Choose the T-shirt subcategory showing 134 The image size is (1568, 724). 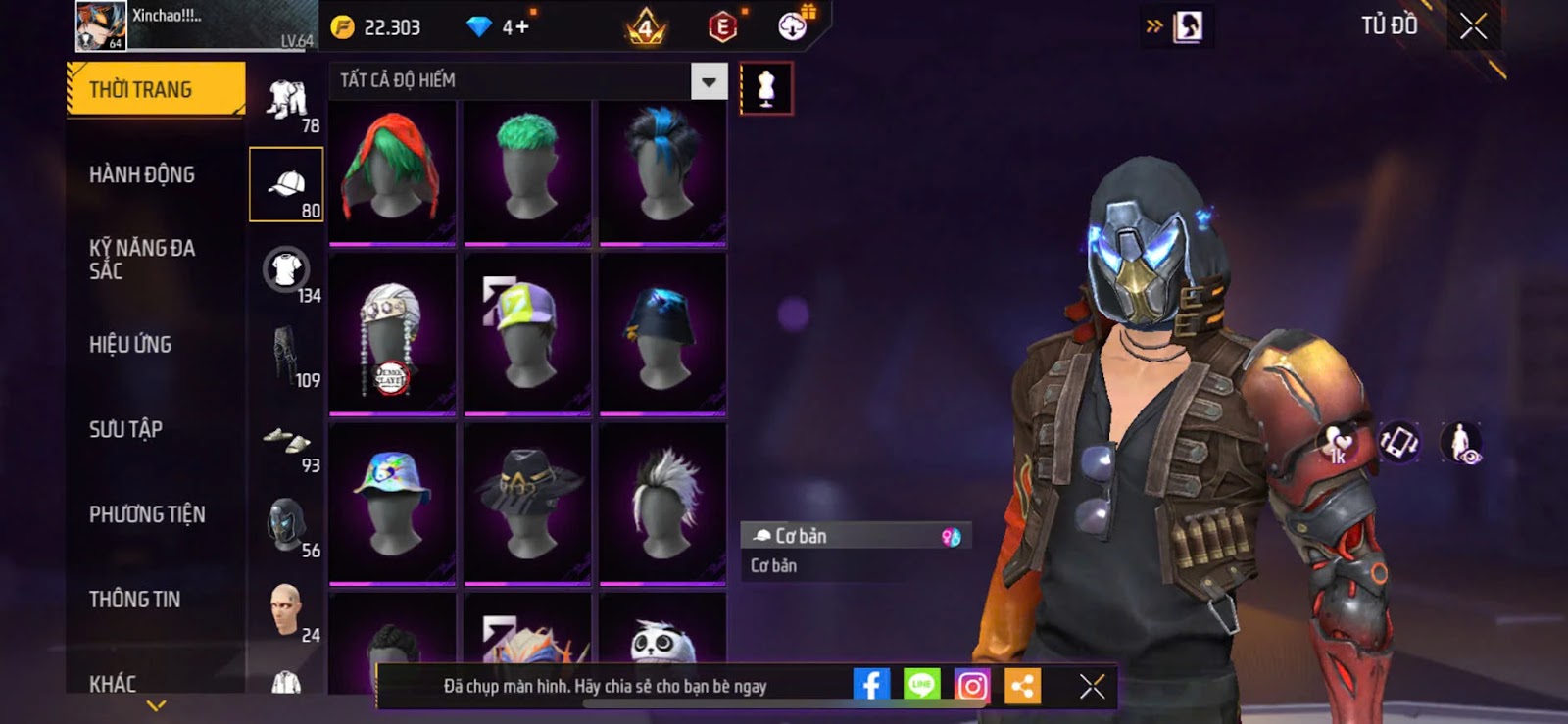(x=286, y=270)
